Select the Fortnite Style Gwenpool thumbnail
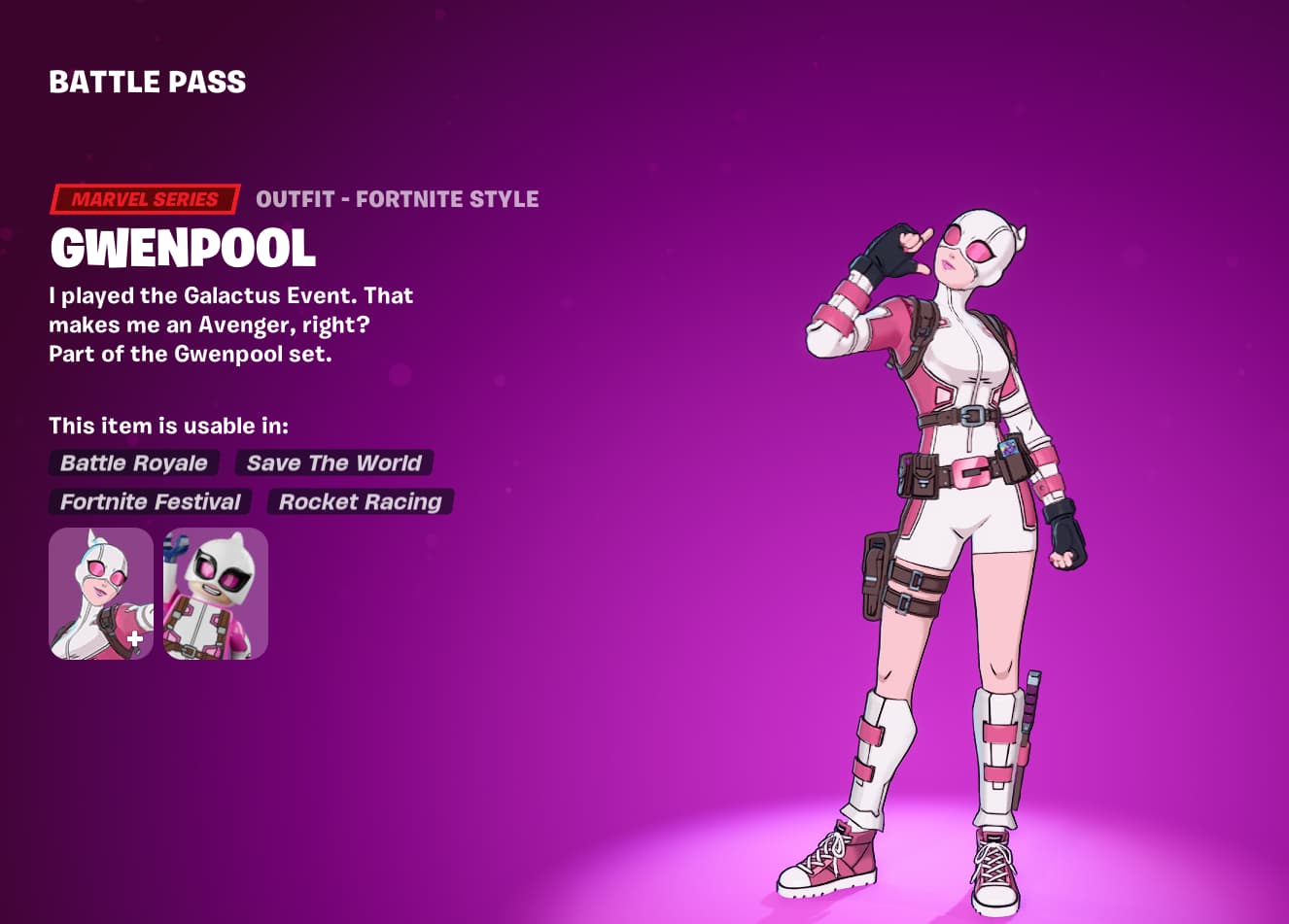This screenshot has width=1289, height=924. tap(100, 594)
